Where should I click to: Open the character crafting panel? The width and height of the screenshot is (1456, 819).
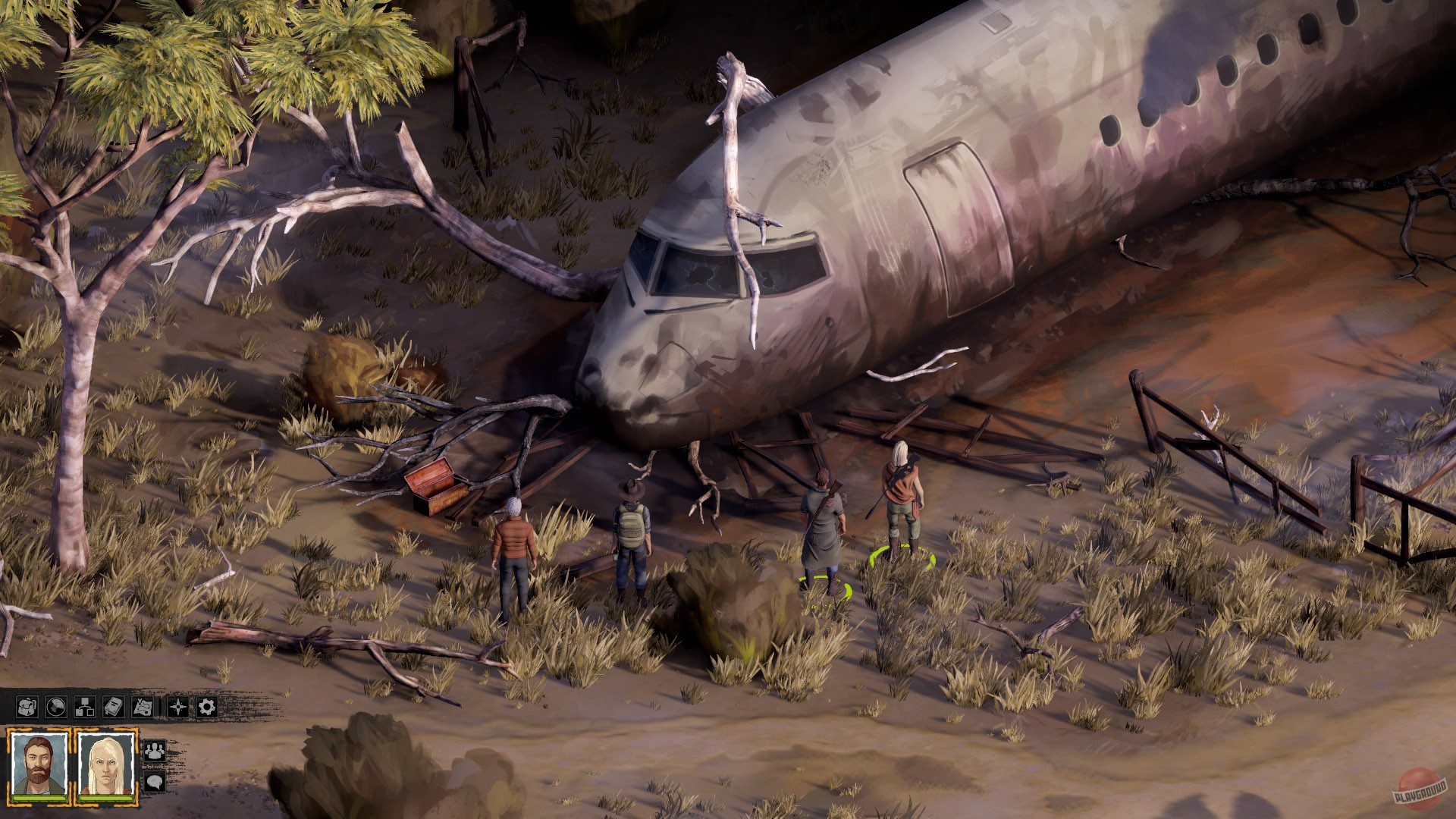(85, 708)
